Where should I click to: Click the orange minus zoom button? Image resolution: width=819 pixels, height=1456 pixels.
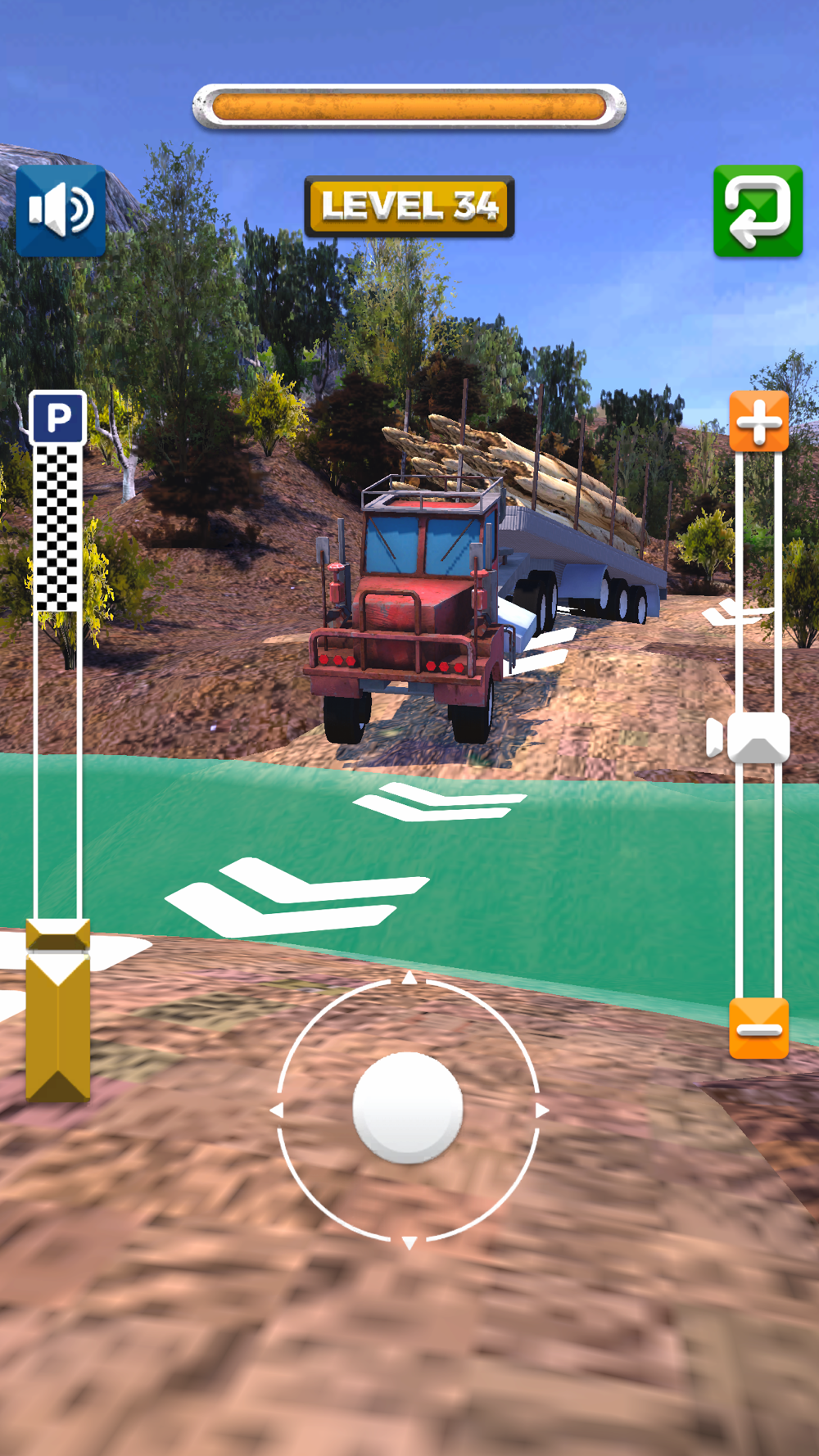click(759, 1029)
